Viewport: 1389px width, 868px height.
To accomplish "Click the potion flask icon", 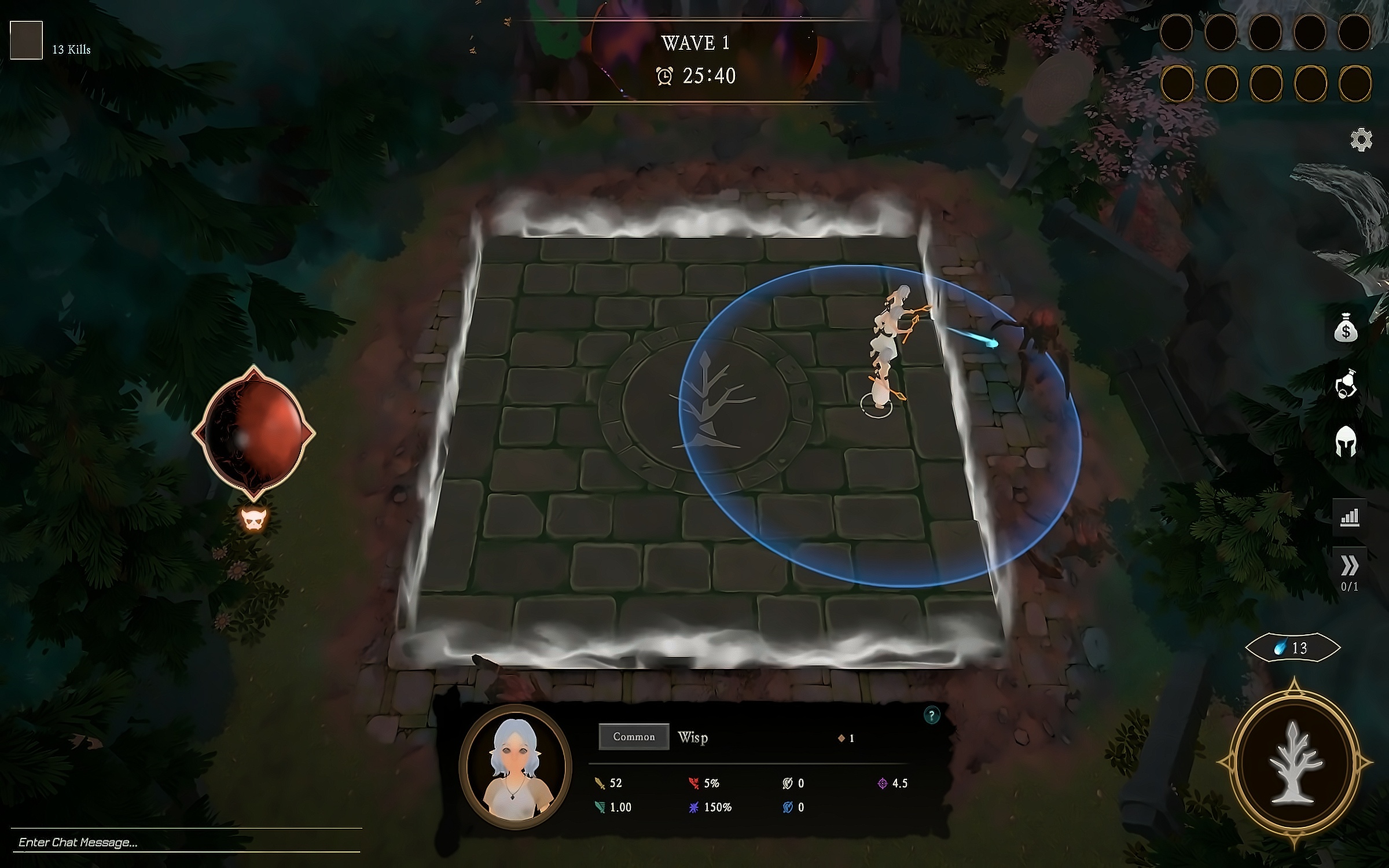I will pyautogui.click(x=1346, y=384).
